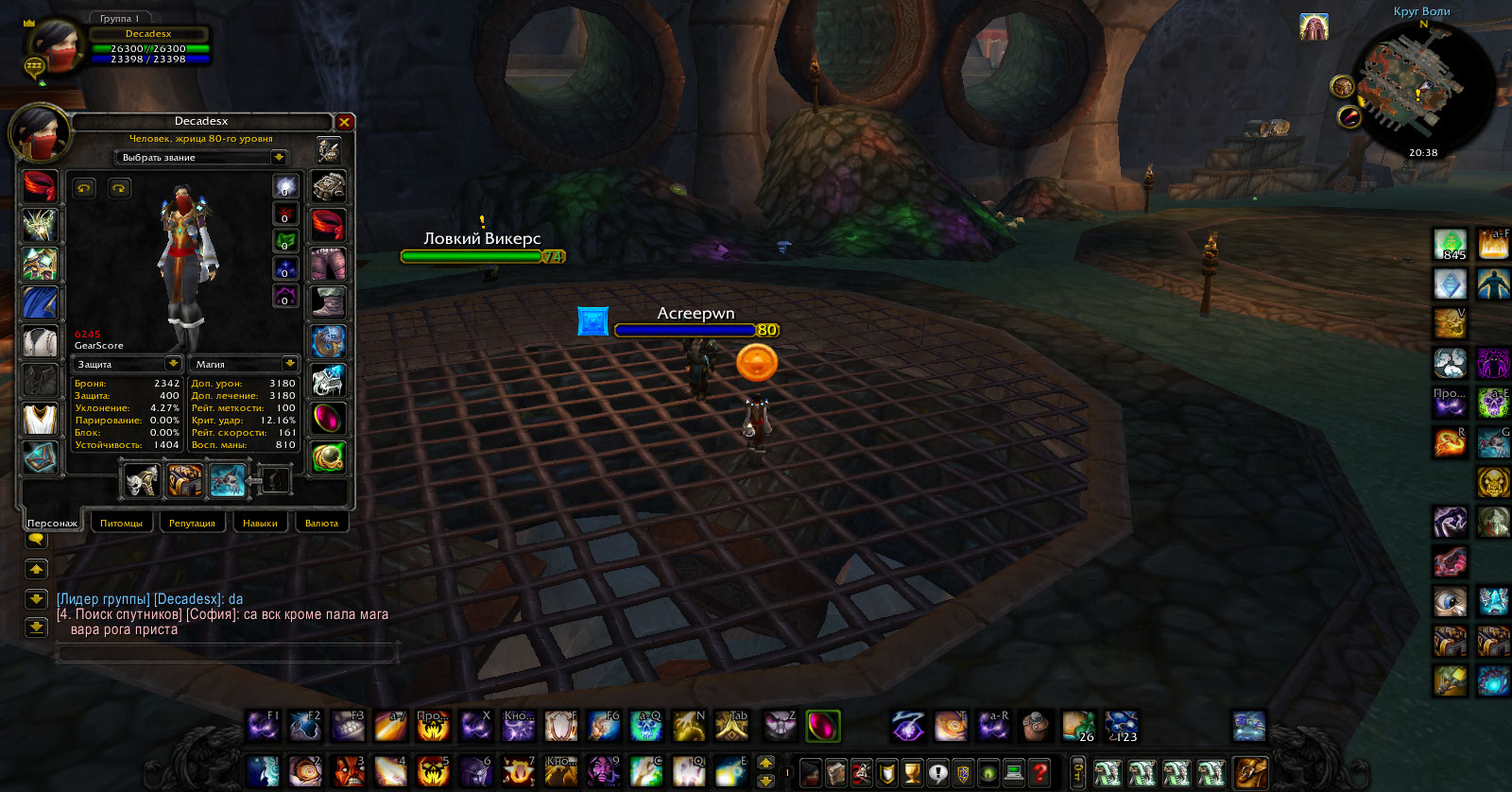The height and width of the screenshot is (792, 1512).
Task: Open the red question mark help button
Action: 1039,773
